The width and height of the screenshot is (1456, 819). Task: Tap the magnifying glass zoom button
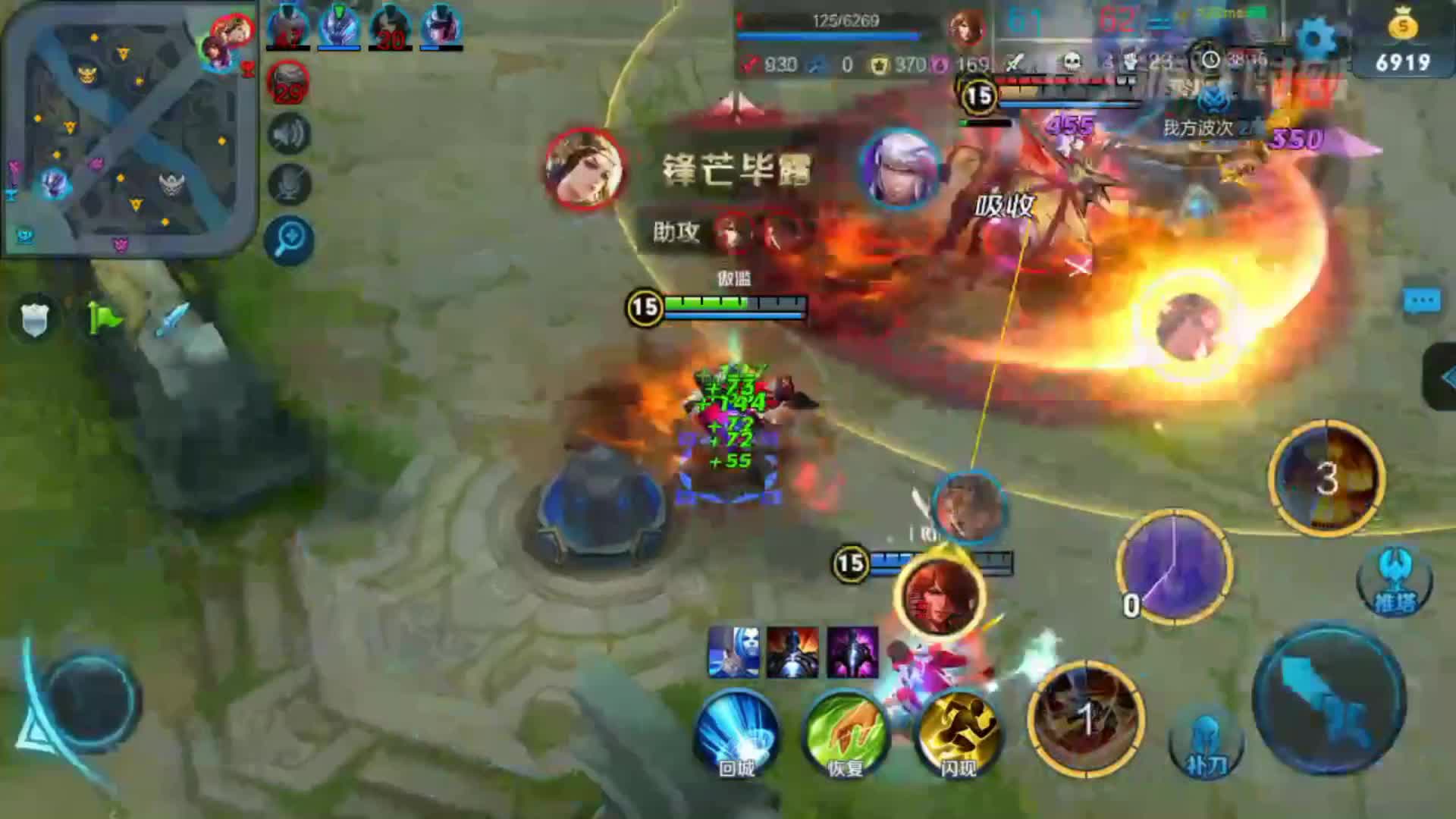pyautogui.click(x=289, y=240)
